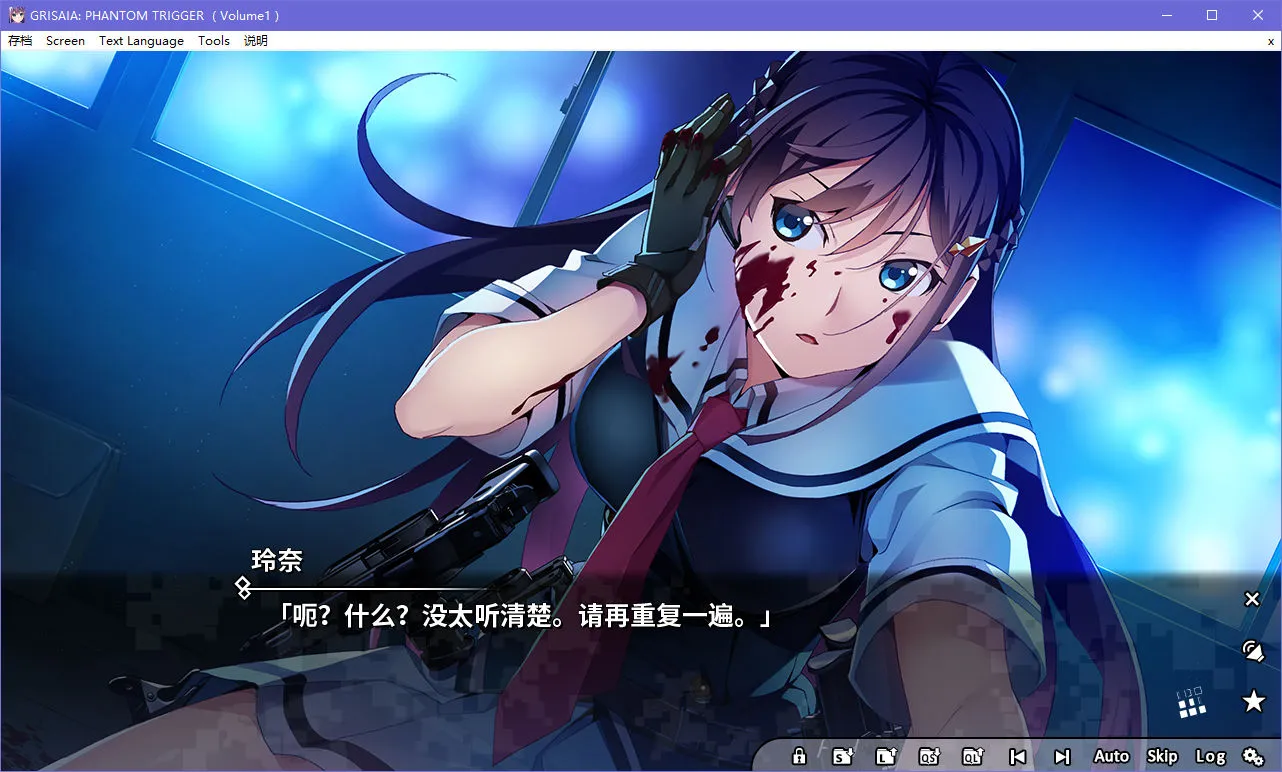The height and width of the screenshot is (772, 1282).
Task: Jump back with the previous-line icon
Action: point(1018,756)
